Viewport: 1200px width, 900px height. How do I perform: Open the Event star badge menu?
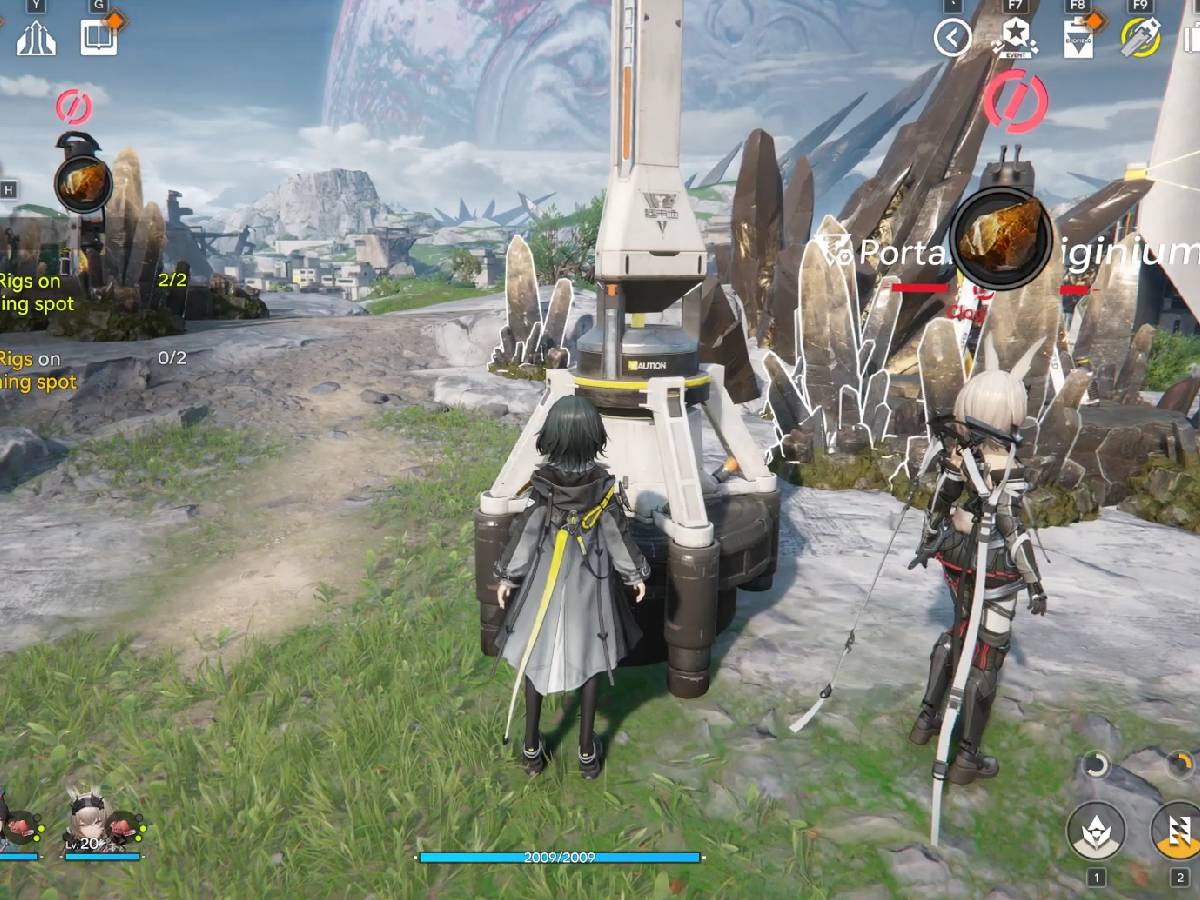[1015, 38]
